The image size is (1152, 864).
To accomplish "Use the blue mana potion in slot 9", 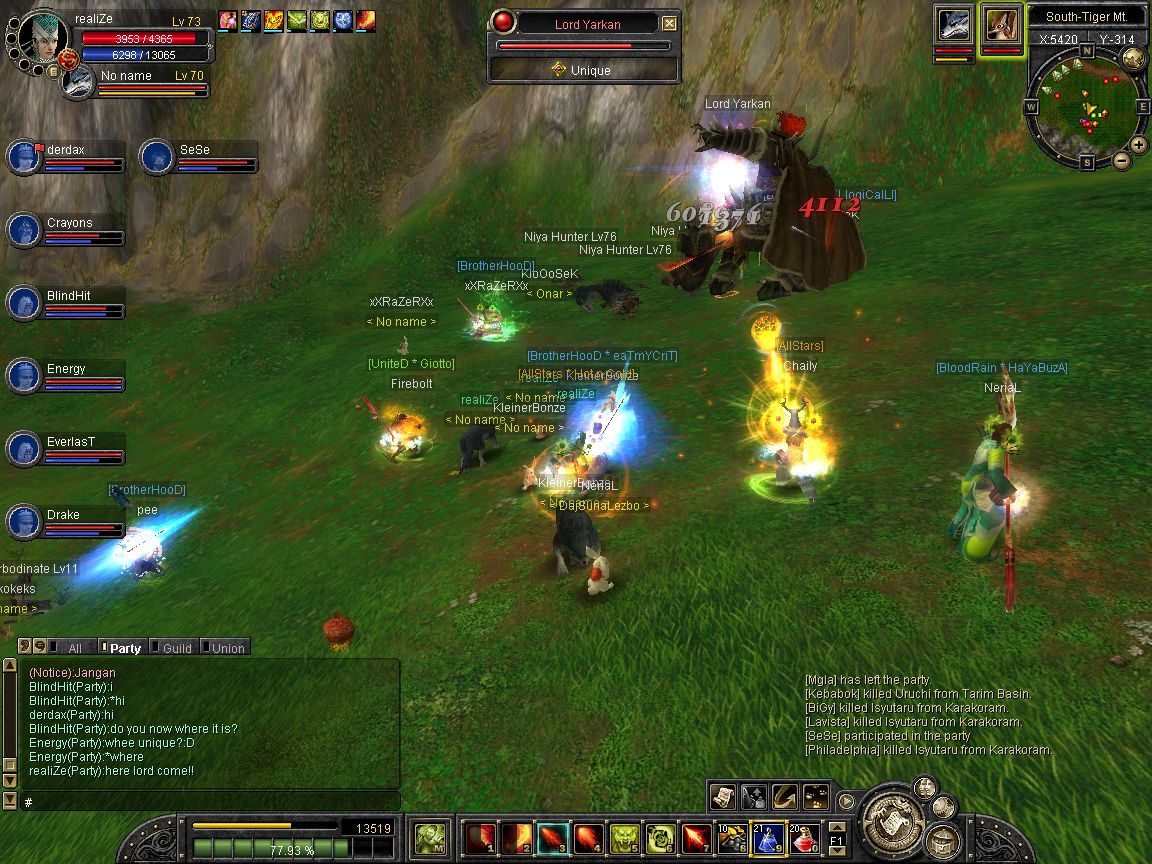I will [768, 838].
